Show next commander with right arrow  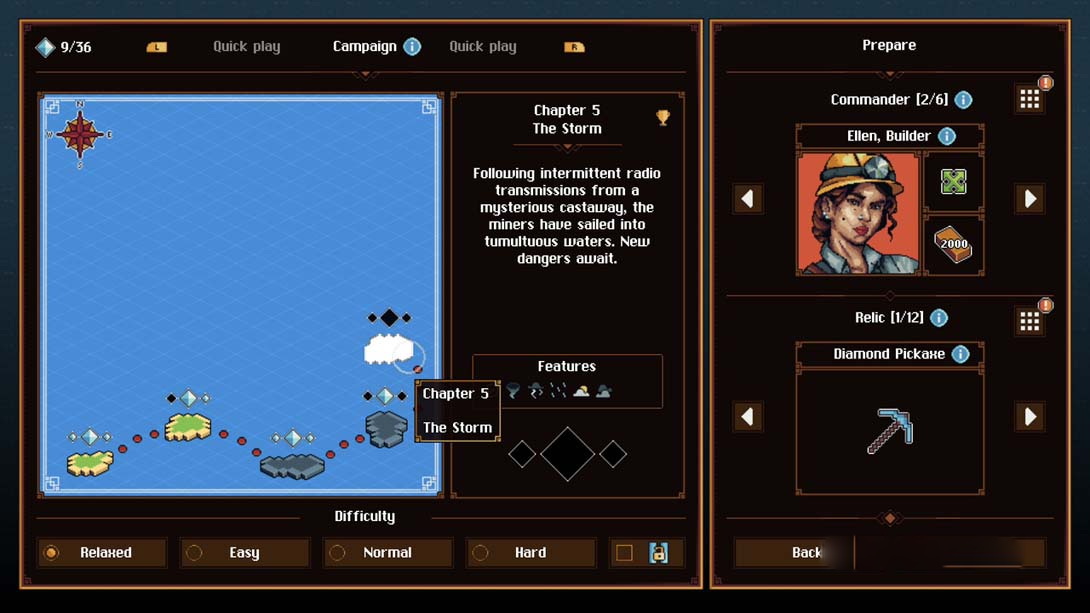1030,199
